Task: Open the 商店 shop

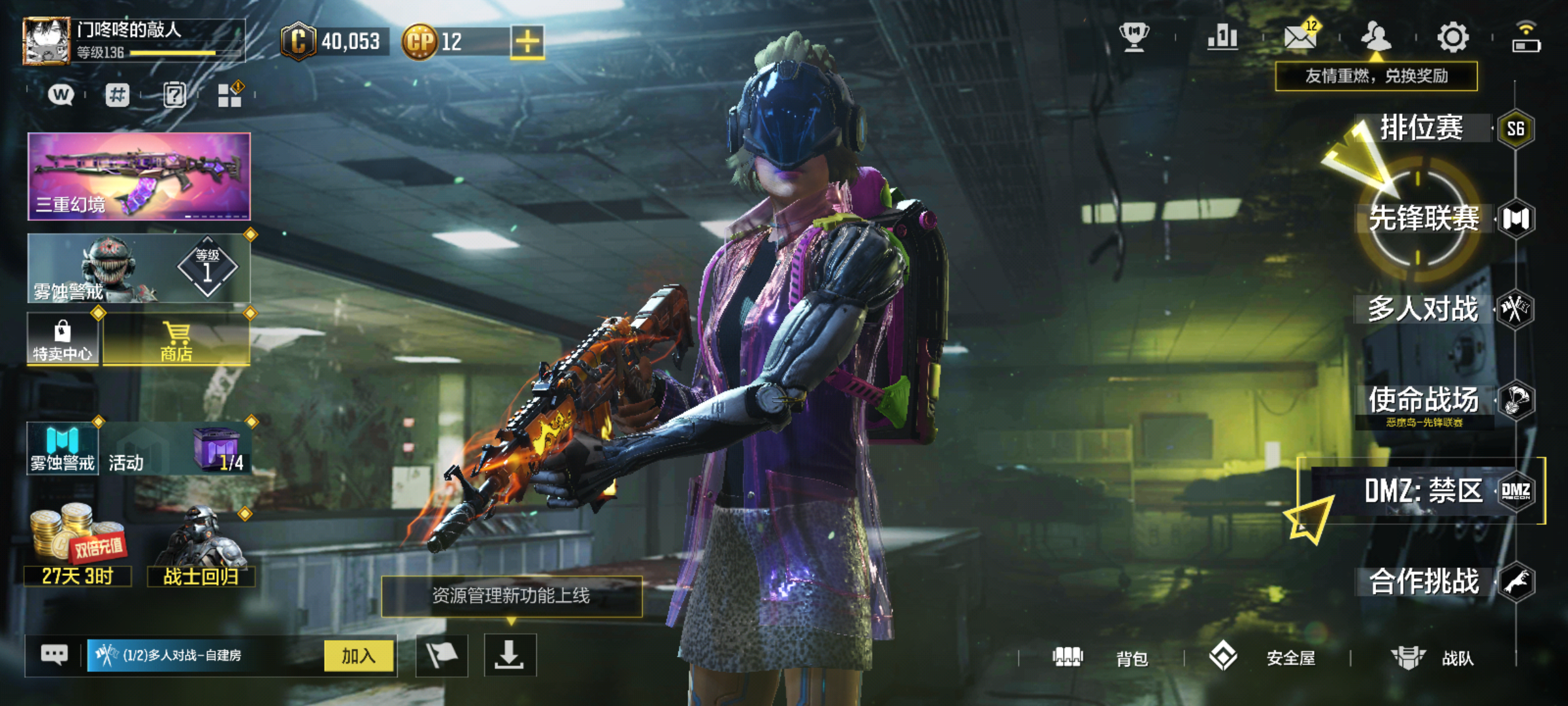Action: [176, 340]
